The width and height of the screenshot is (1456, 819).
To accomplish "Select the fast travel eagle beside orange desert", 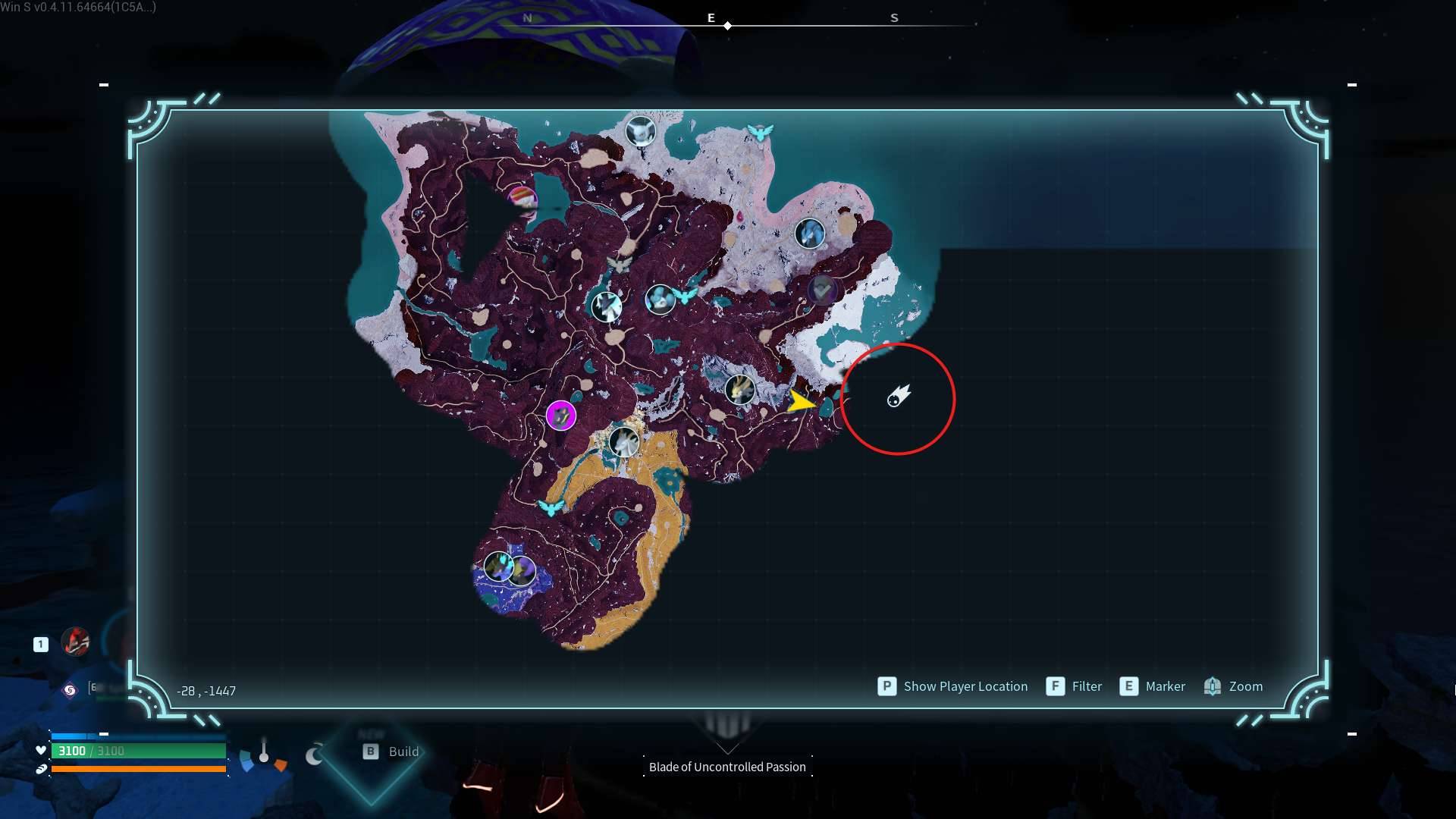I will click(551, 507).
